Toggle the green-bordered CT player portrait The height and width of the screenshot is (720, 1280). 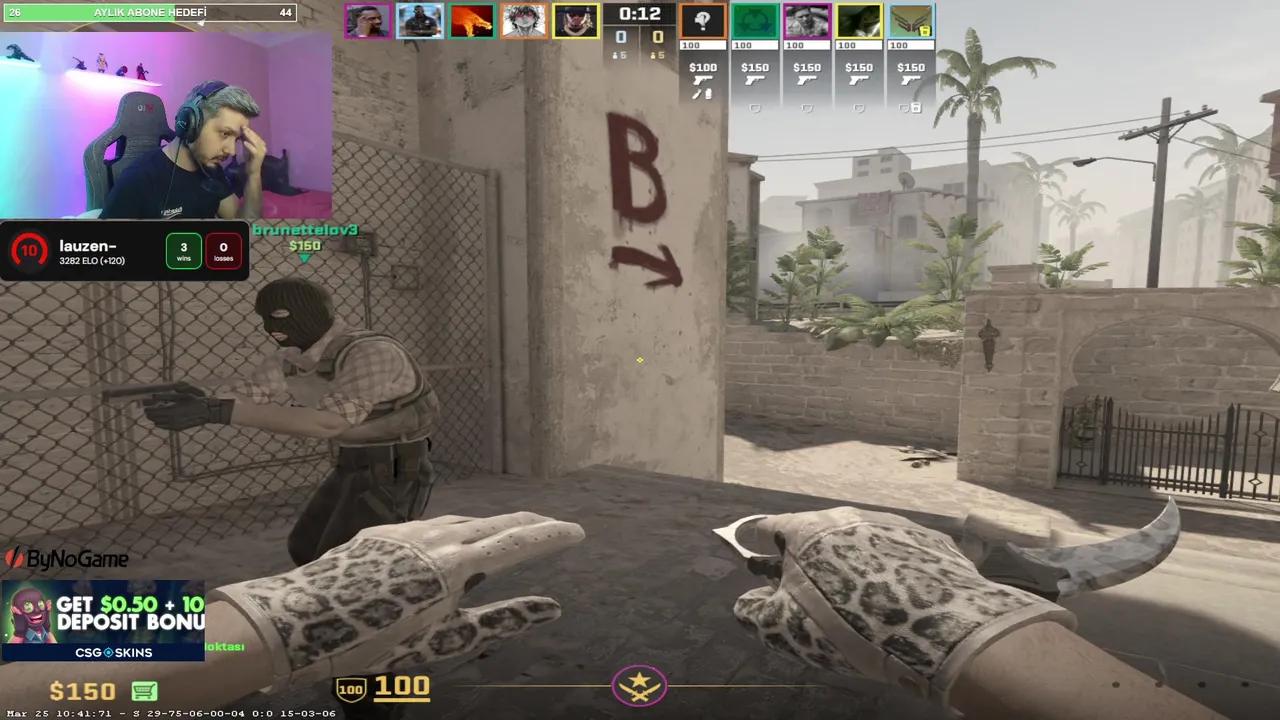(755, 20)
